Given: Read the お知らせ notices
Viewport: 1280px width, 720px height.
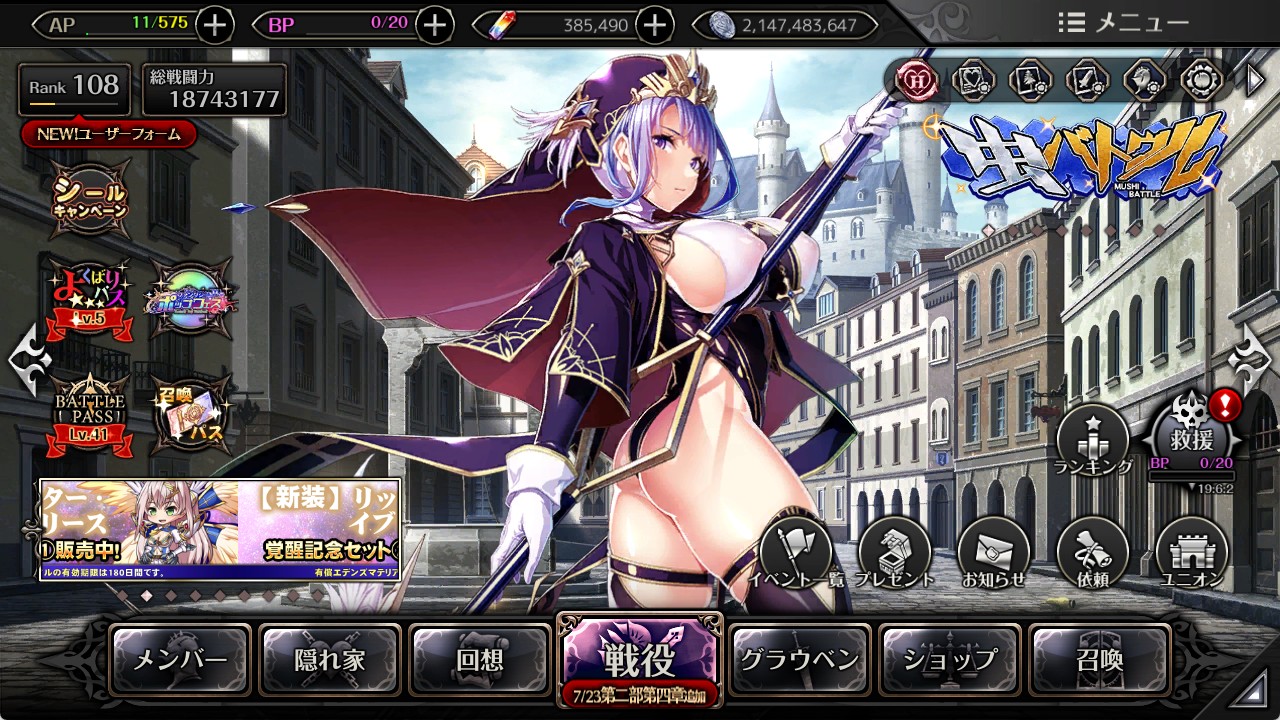Looking at the screenshot, I should pyautogui.click(x=994, y=553).
